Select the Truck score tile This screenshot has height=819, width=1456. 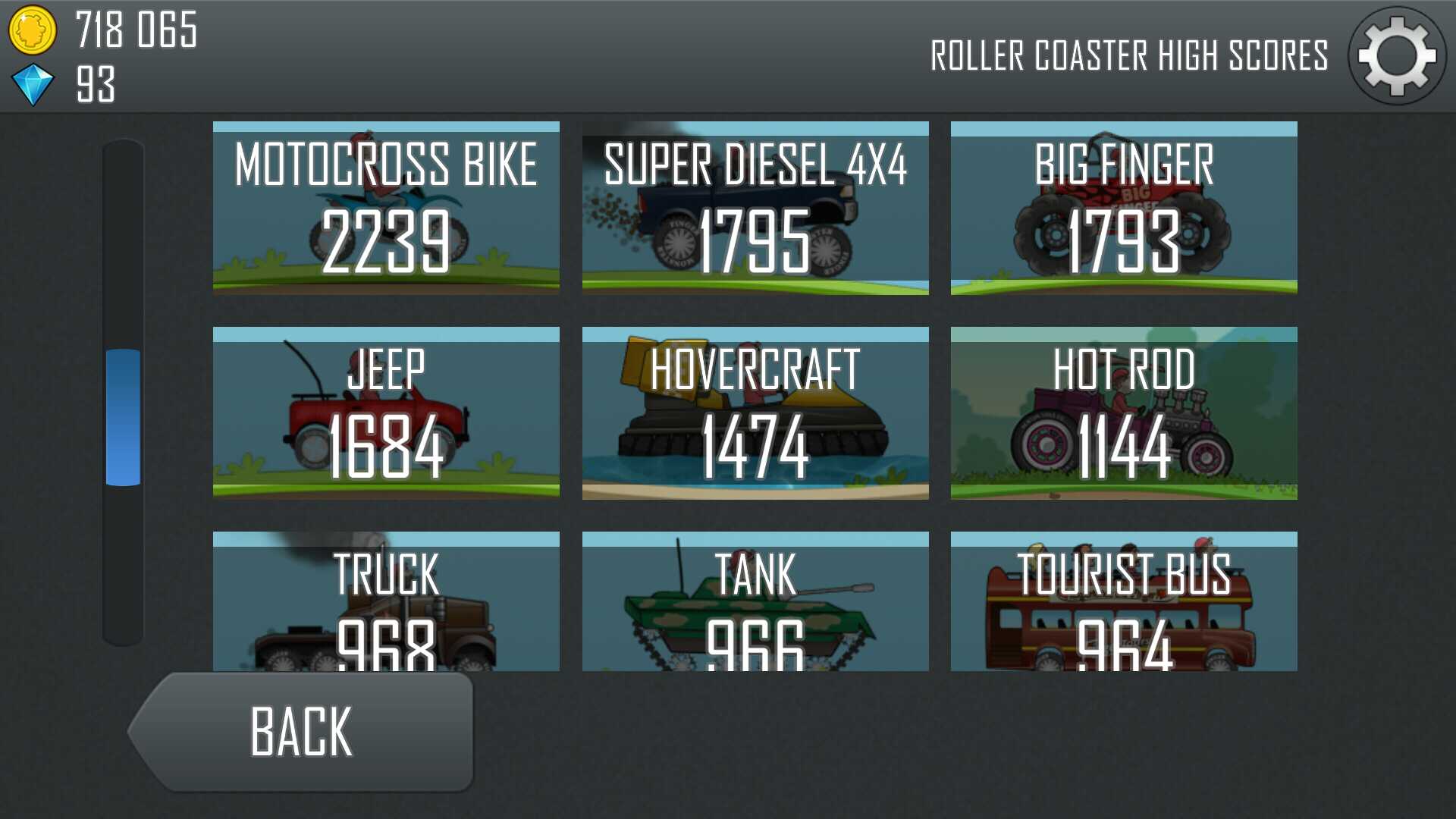386,601
